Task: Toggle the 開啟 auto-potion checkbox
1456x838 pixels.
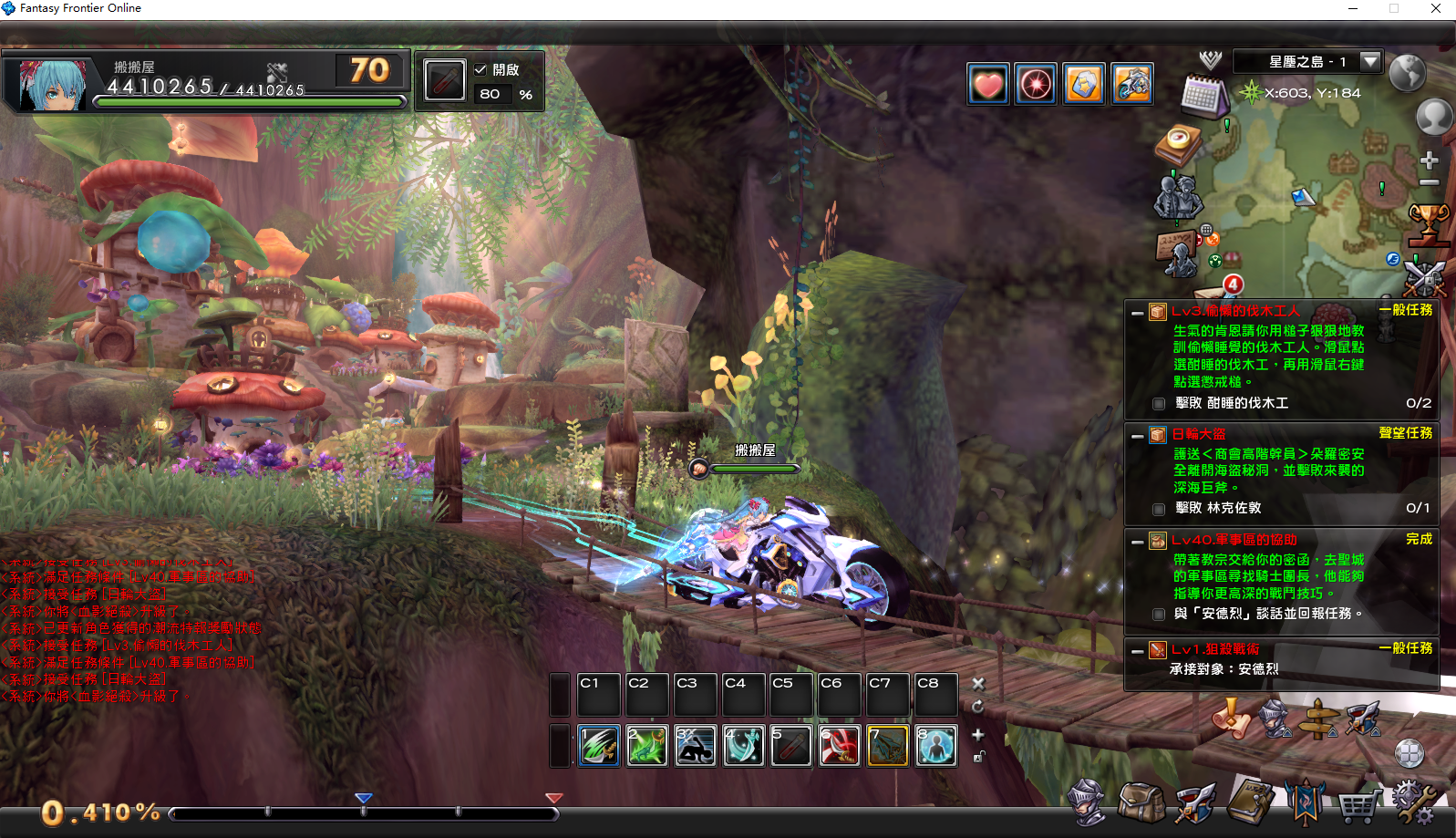Action: click(x=480, y=69)
